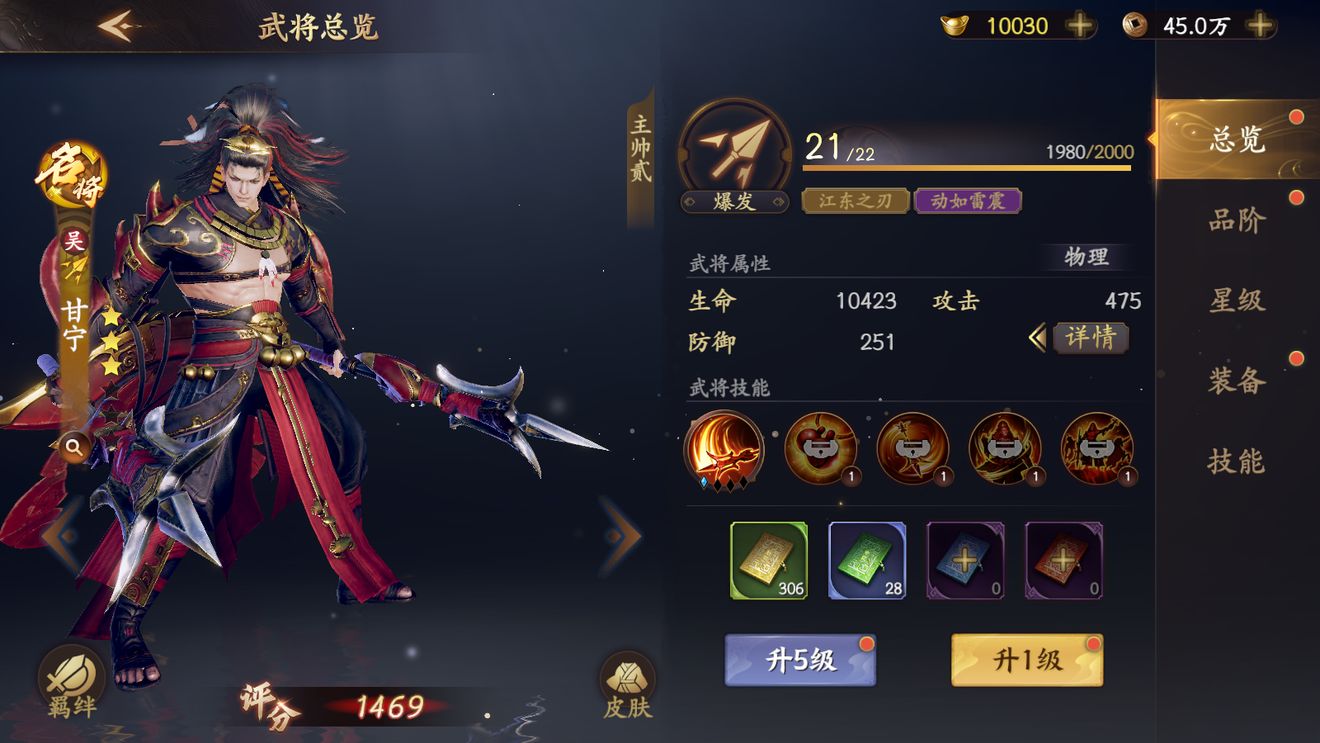1320x743 pixels.
Task: Click the magnifier icon on the character panel
Action: [x=76, y=447]
